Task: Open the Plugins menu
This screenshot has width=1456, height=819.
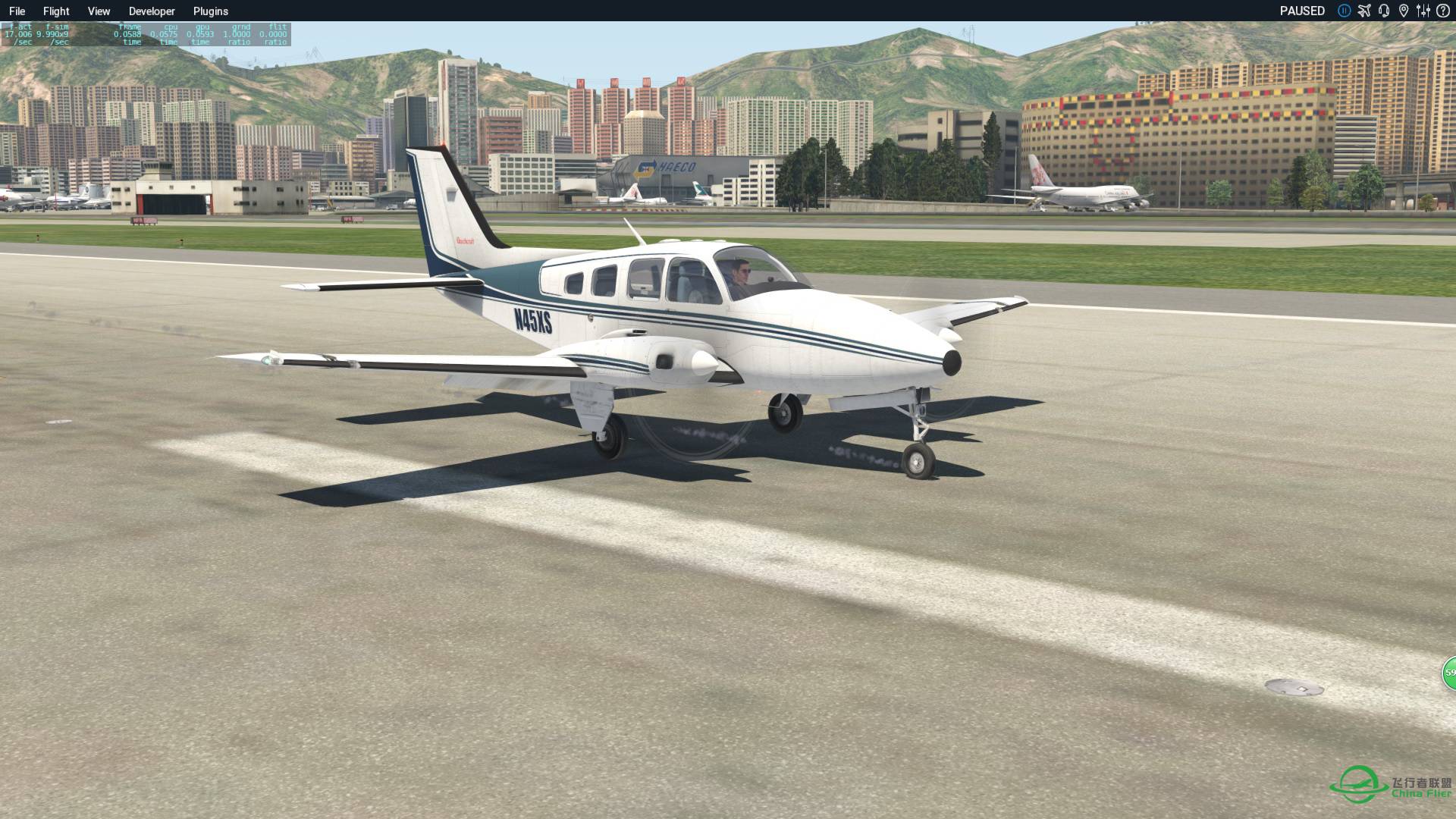Action: click(x=210, y=11)
